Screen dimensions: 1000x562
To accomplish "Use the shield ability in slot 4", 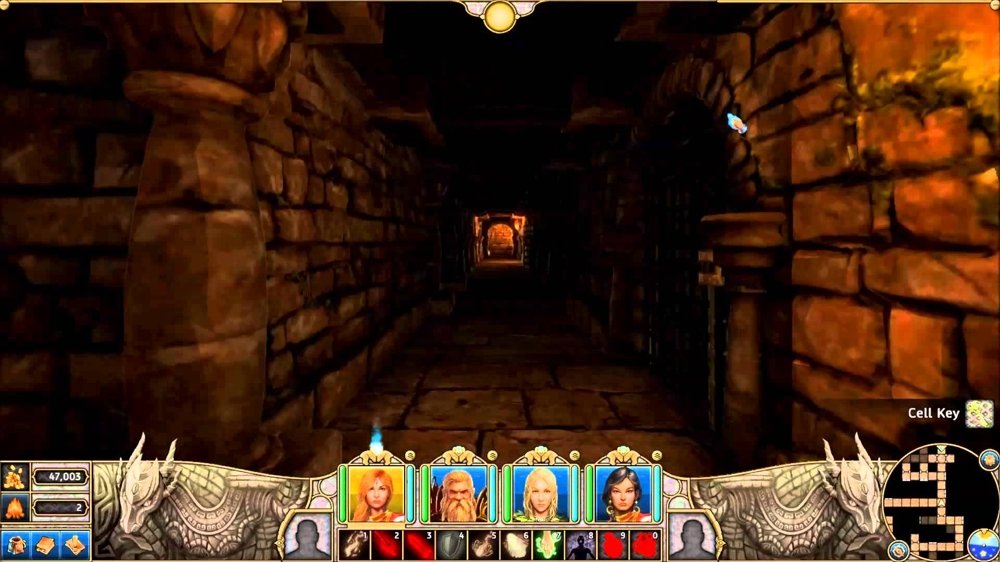I will tap(451, 545).
